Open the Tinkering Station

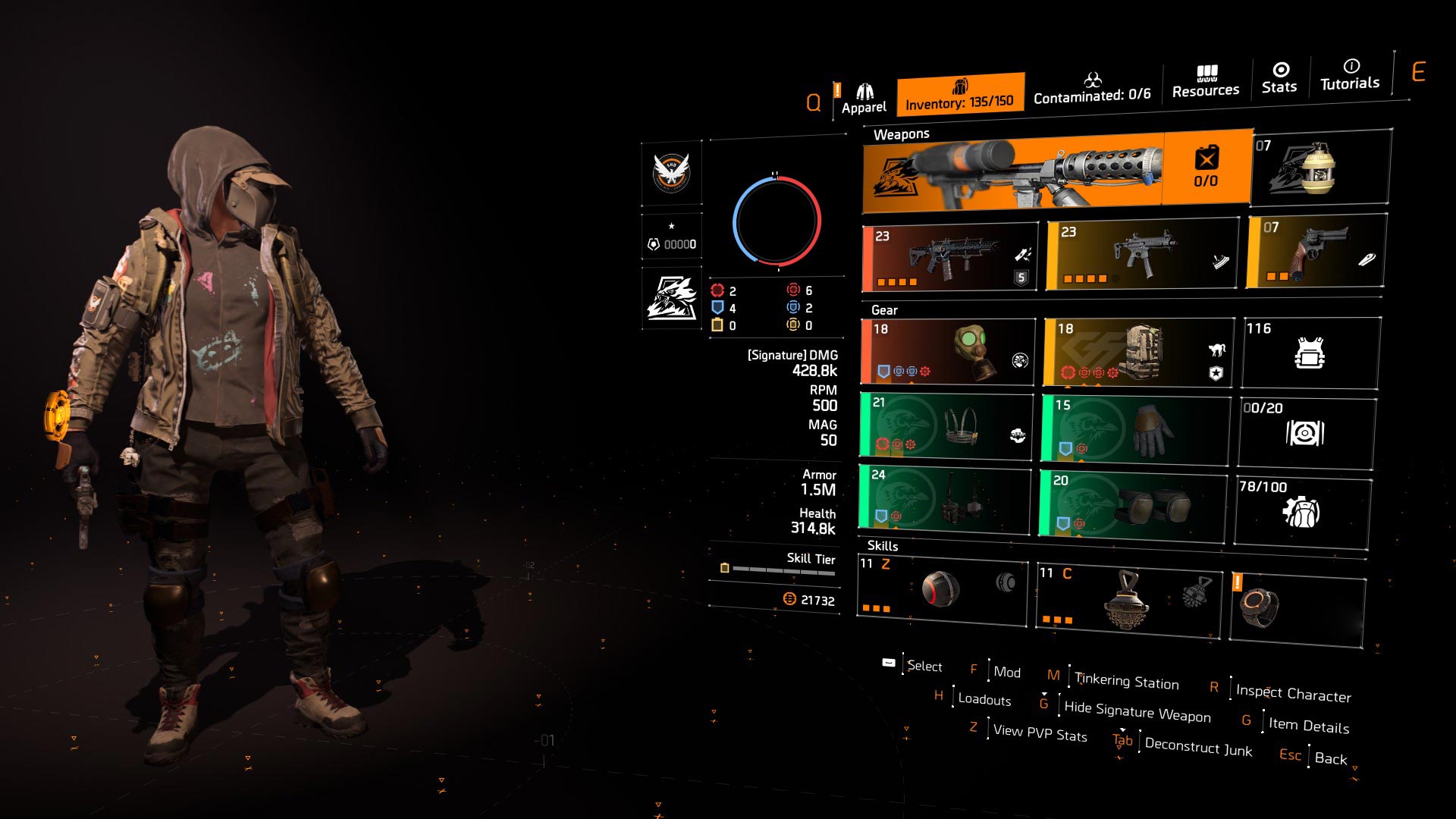(1125, 682)
